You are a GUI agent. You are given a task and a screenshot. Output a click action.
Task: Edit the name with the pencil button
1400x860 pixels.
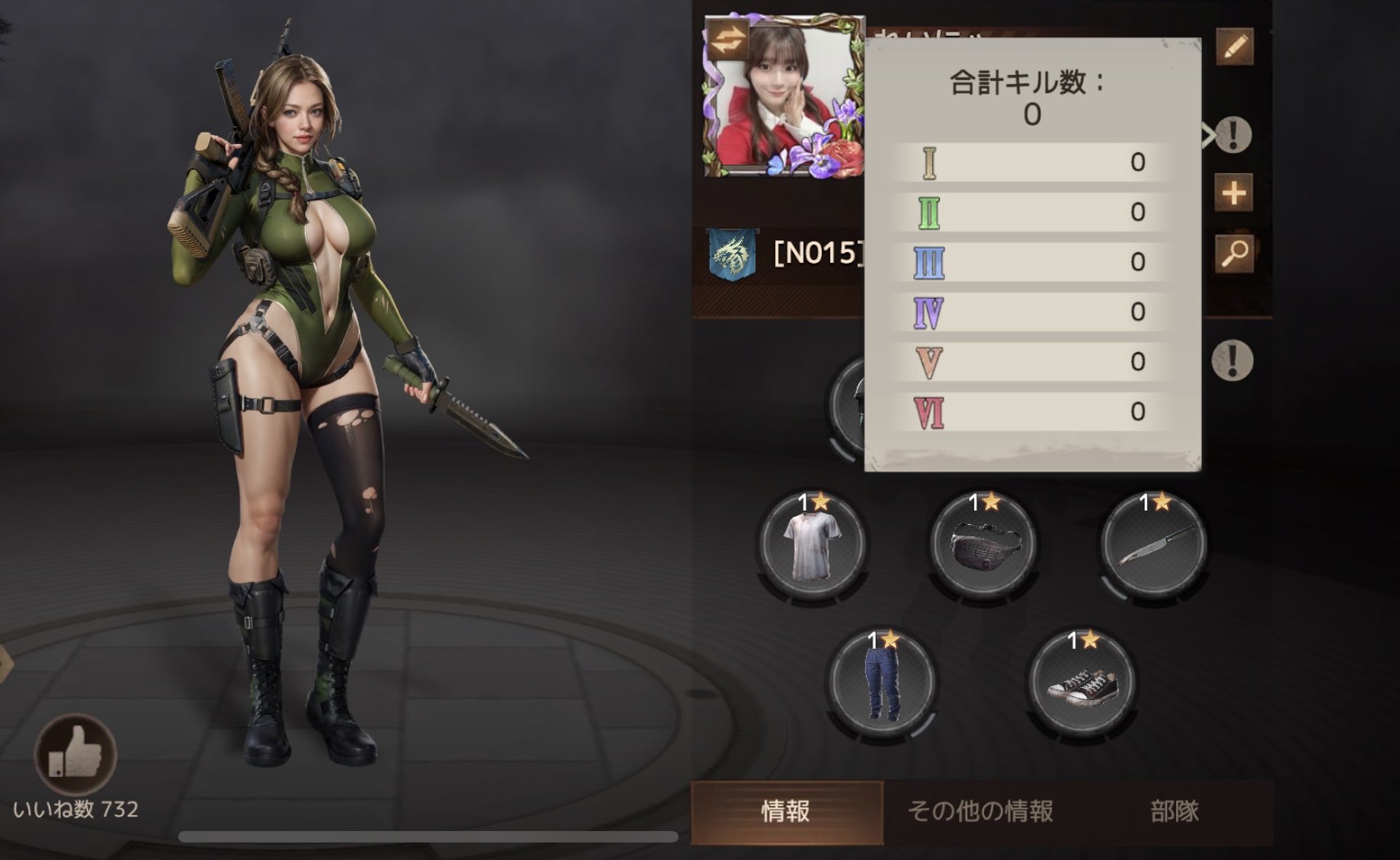click(1234, 47)
